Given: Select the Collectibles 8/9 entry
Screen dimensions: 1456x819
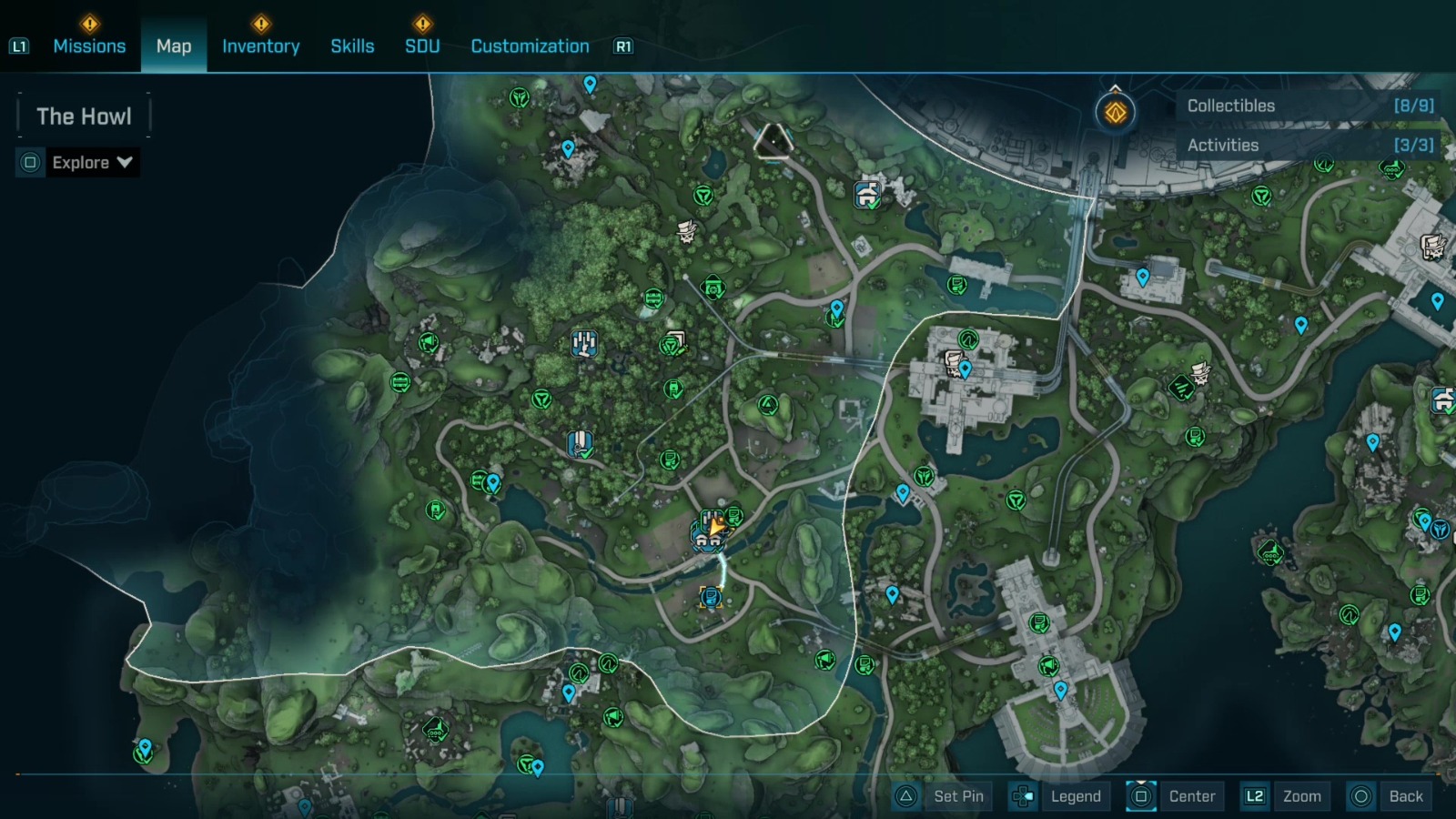Looking at the screenshot, I should pyautogui.click(x=1308, y=106).
